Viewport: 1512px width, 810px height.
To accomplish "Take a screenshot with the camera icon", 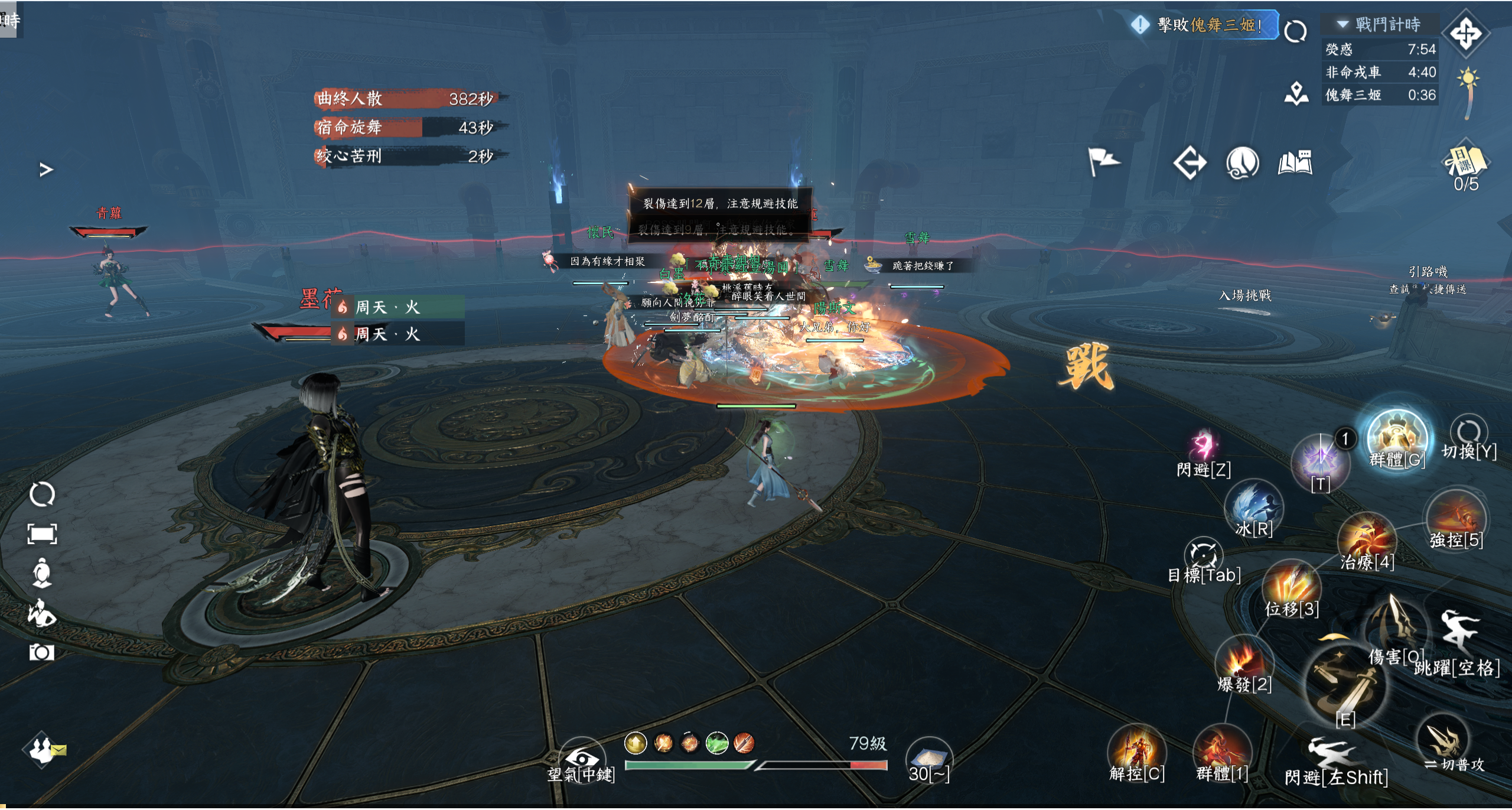I will 41,652.
